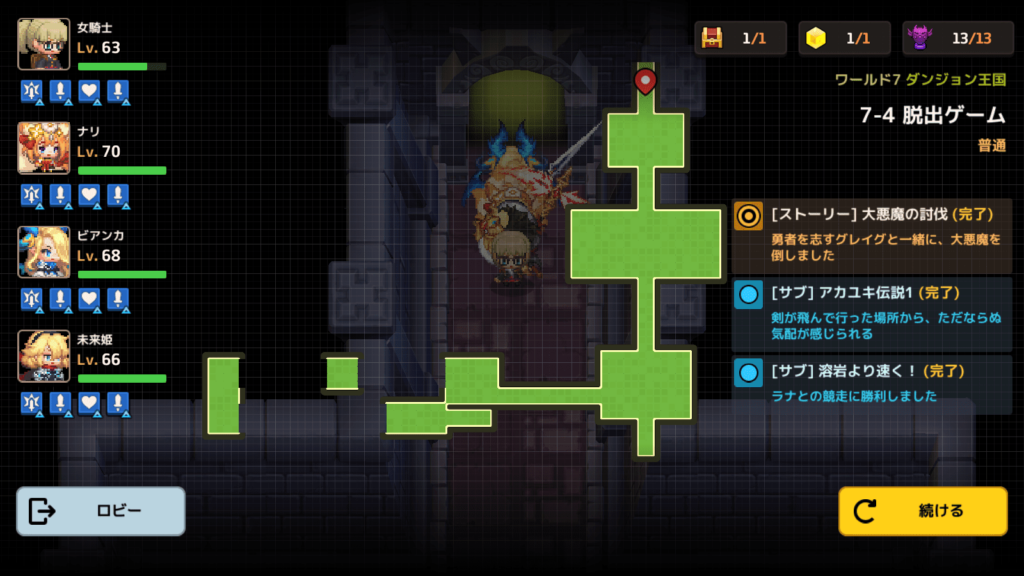The width and height of the screenshot is (1024, 576).
Task: Select 未来姫 character portrait
Action: tap(44, 356)
